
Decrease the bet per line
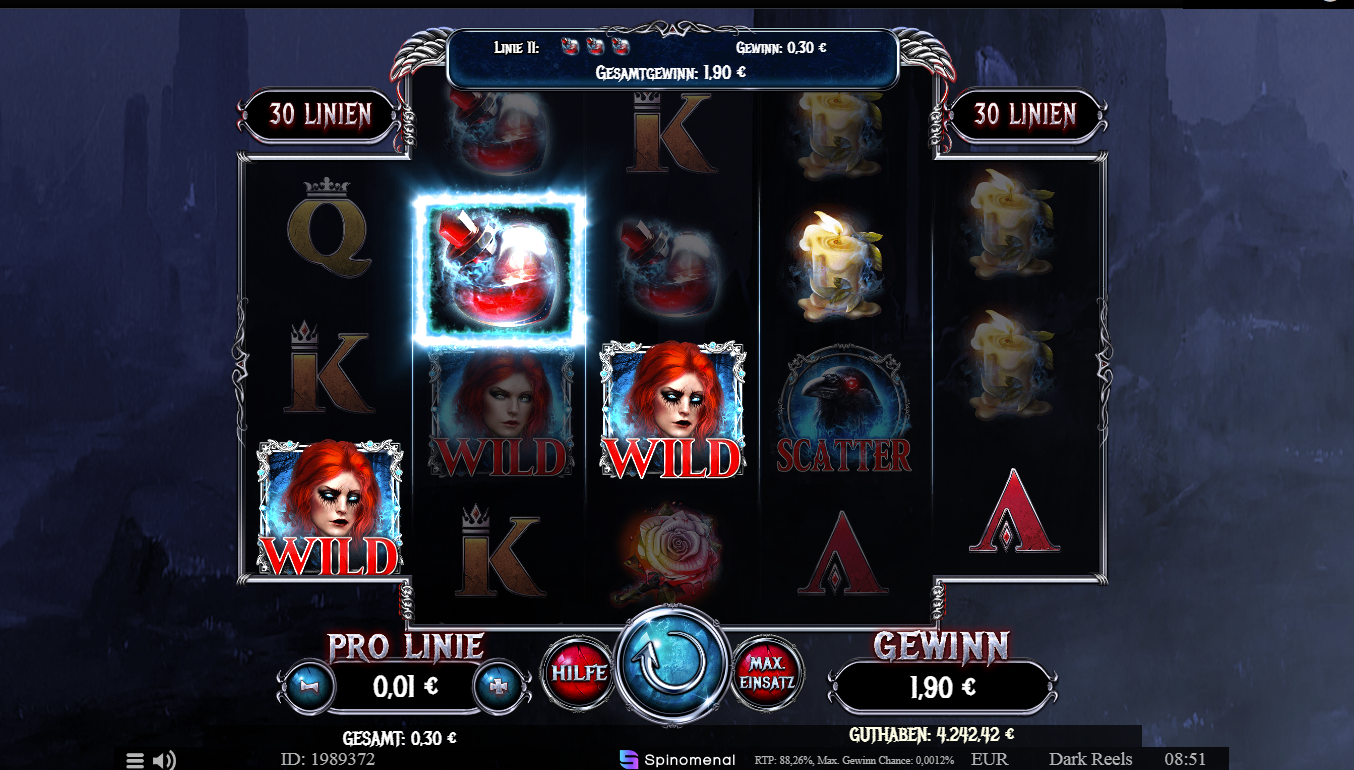click(308, 688)
